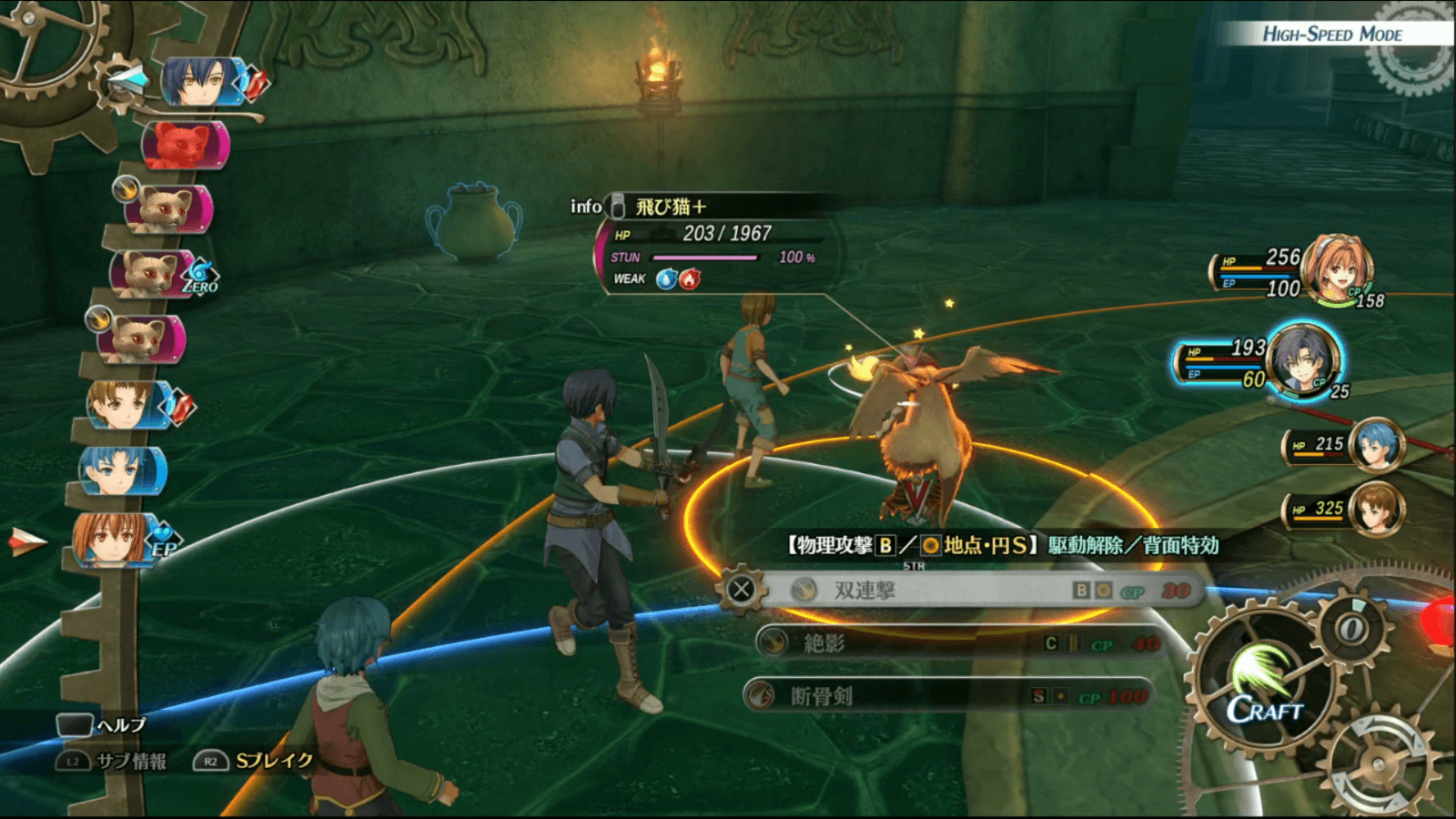The width and height of the screenshot is (1456, 819).
Task: Show サブ情報 sub information
Action: 113,762
